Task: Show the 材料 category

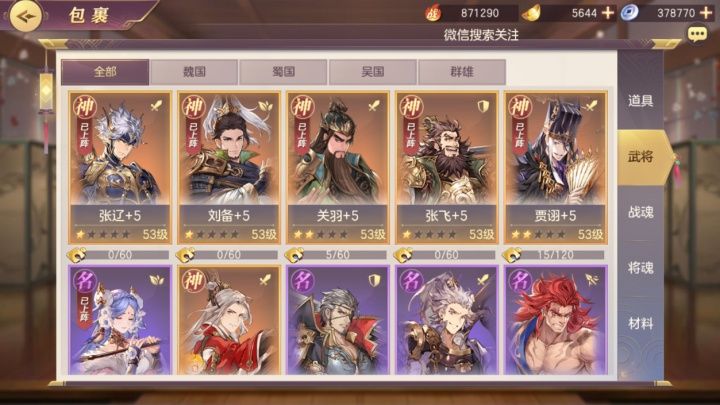Action: [x=640, y=324]
